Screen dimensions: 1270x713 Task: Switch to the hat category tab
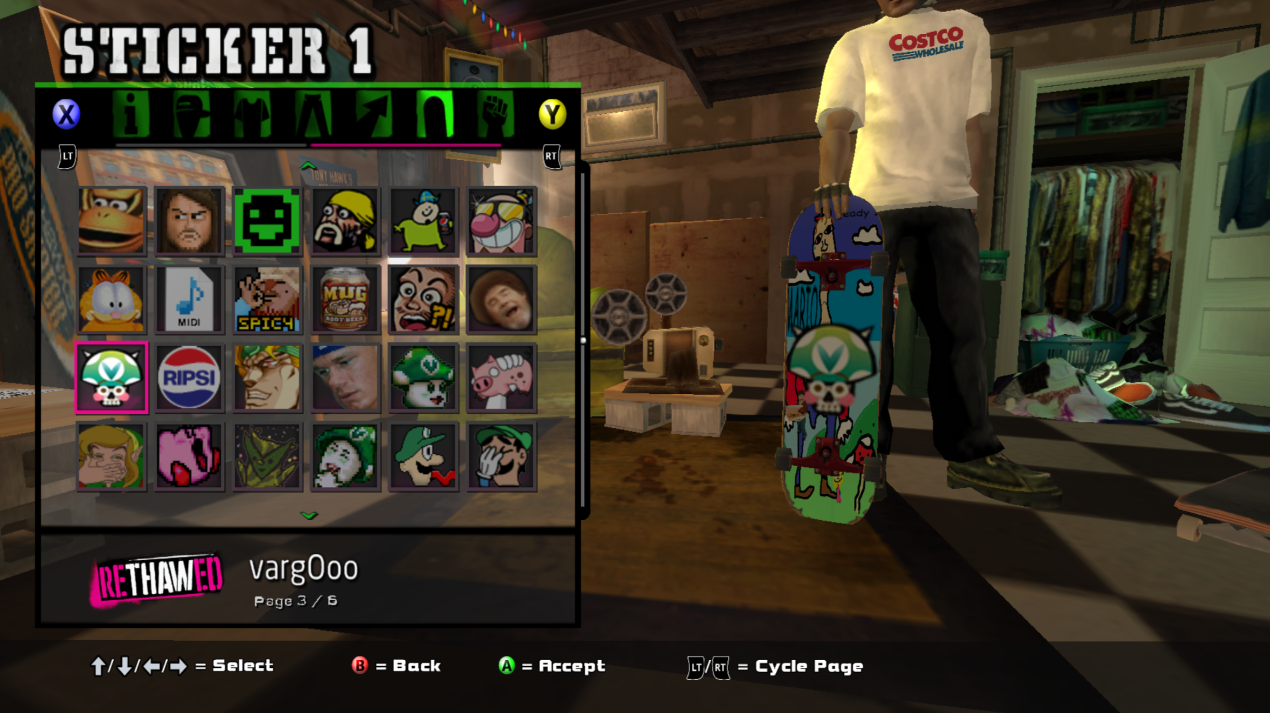(190, 114)
